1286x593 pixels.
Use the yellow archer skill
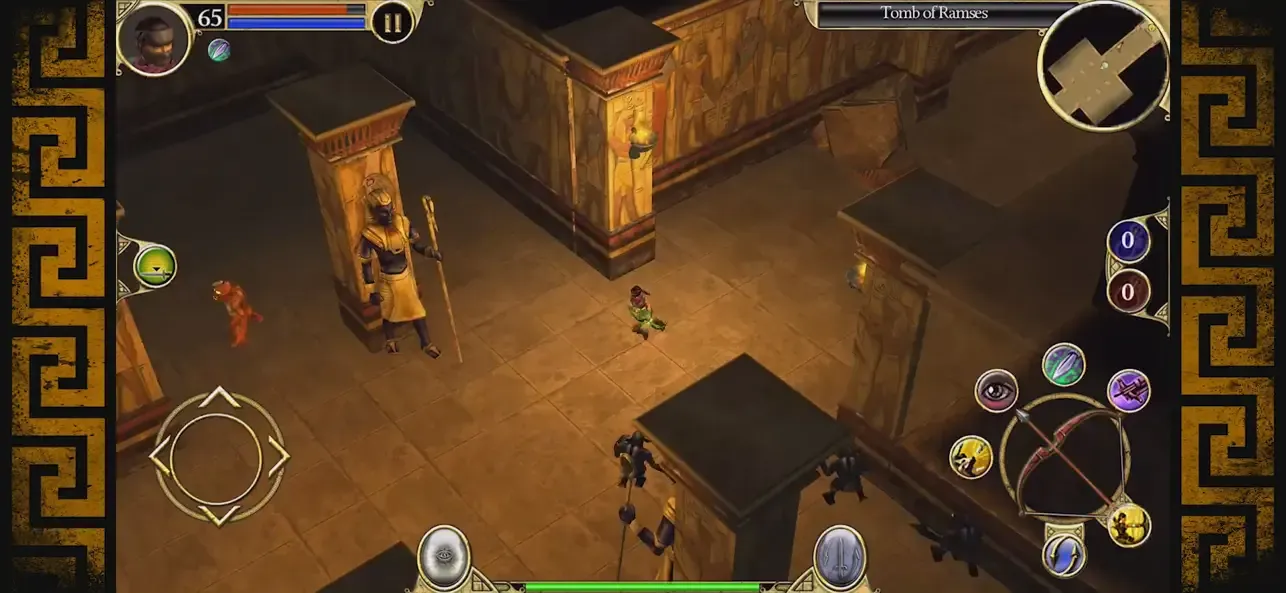1129,525
